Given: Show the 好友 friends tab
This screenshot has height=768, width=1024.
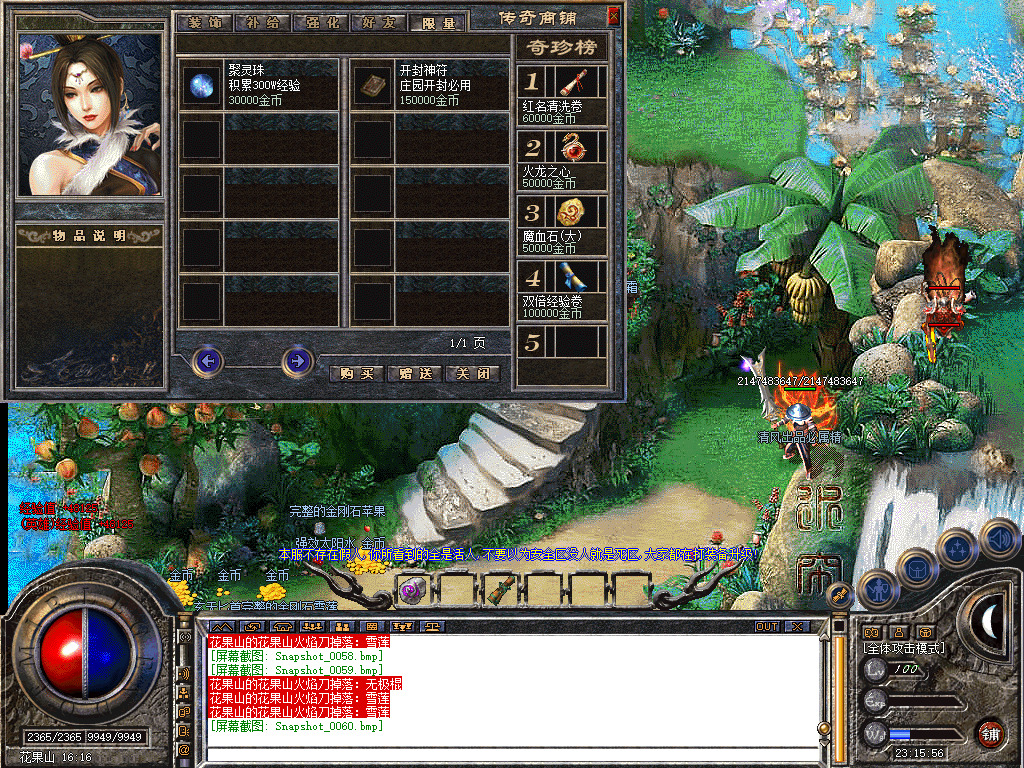Looking at the screenshot, I should pyautogui.click(x=380, y=22).
